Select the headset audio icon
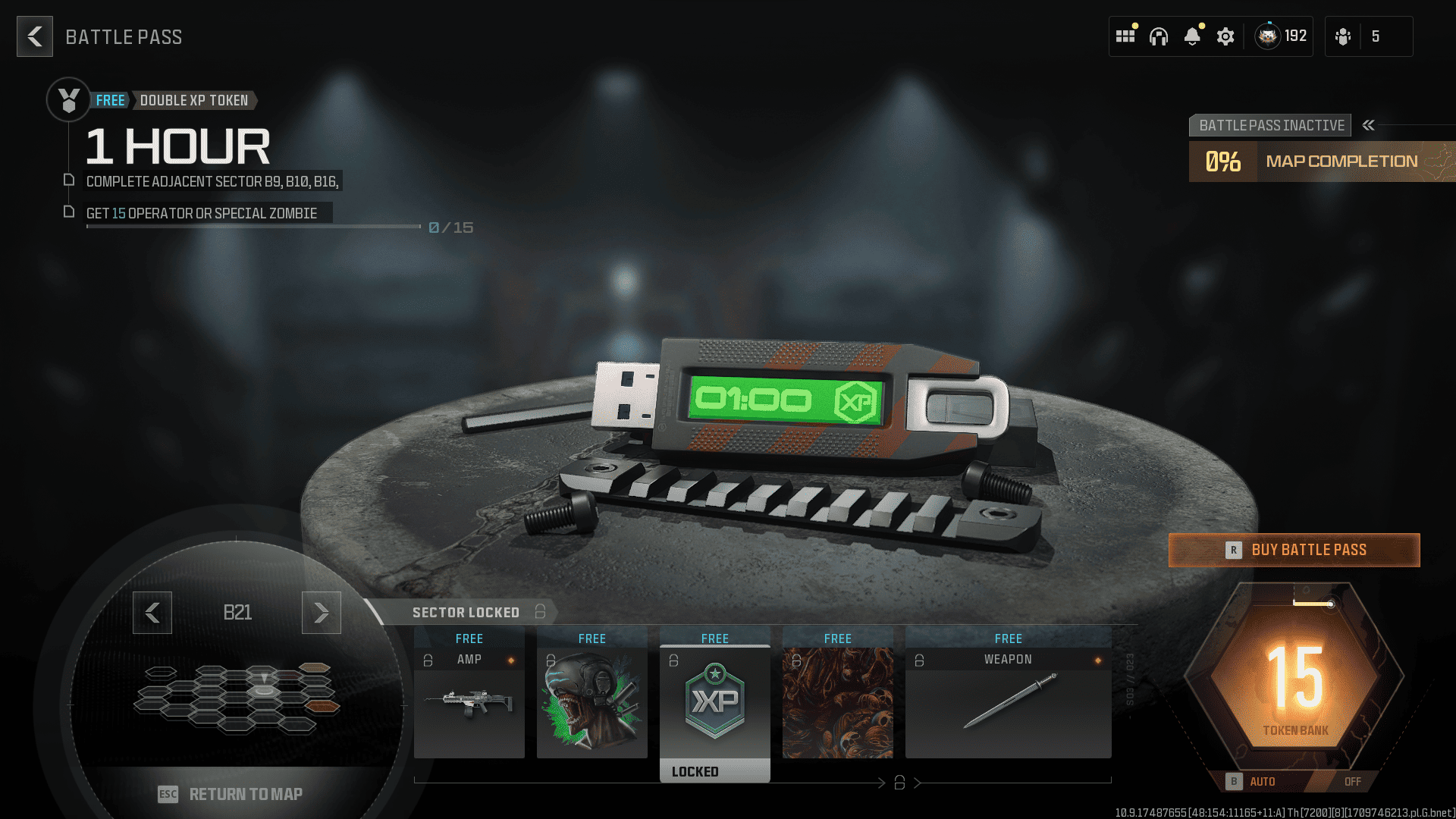 [x=1160, y=36]
